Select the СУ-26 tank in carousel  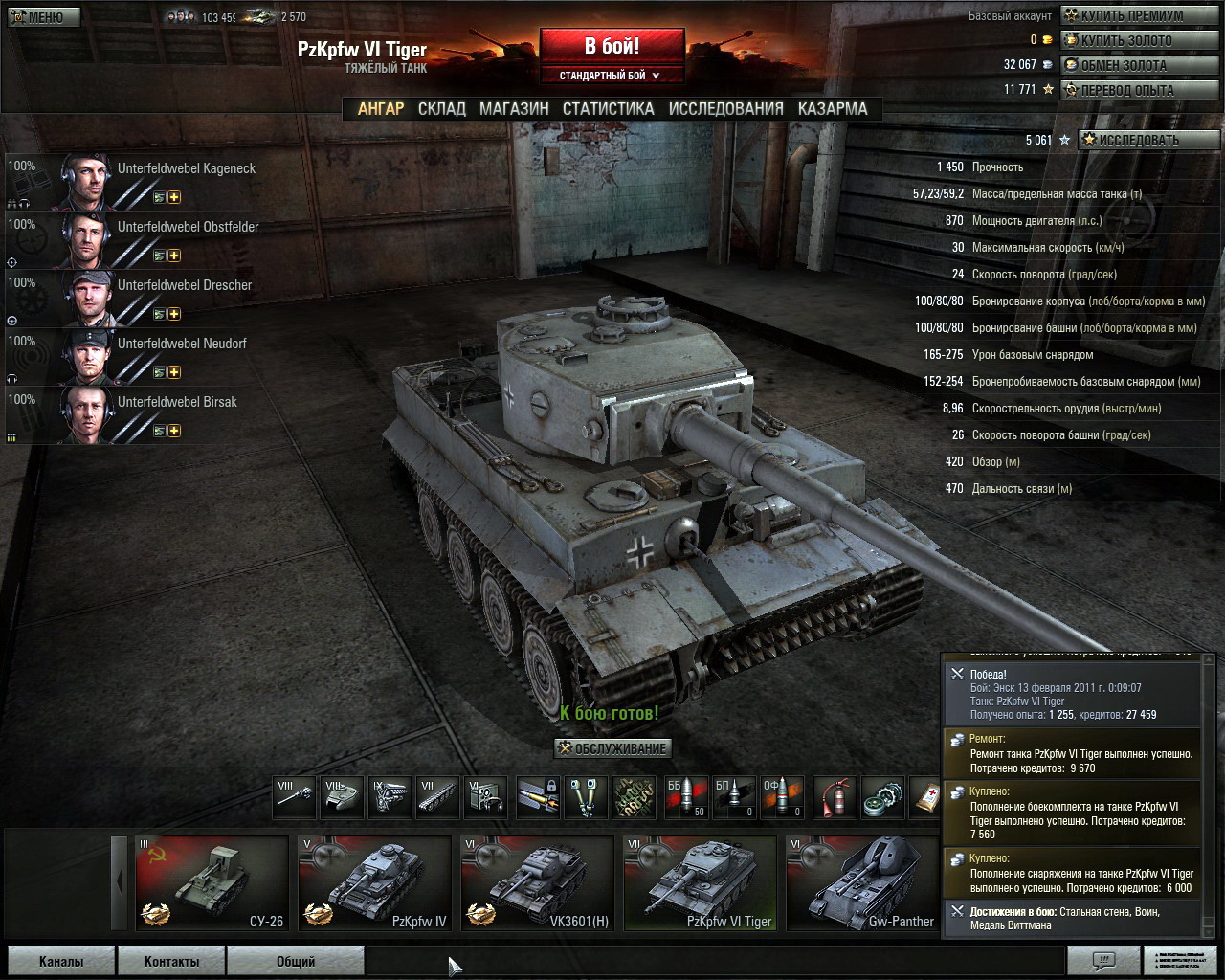(x=212, y=883)
